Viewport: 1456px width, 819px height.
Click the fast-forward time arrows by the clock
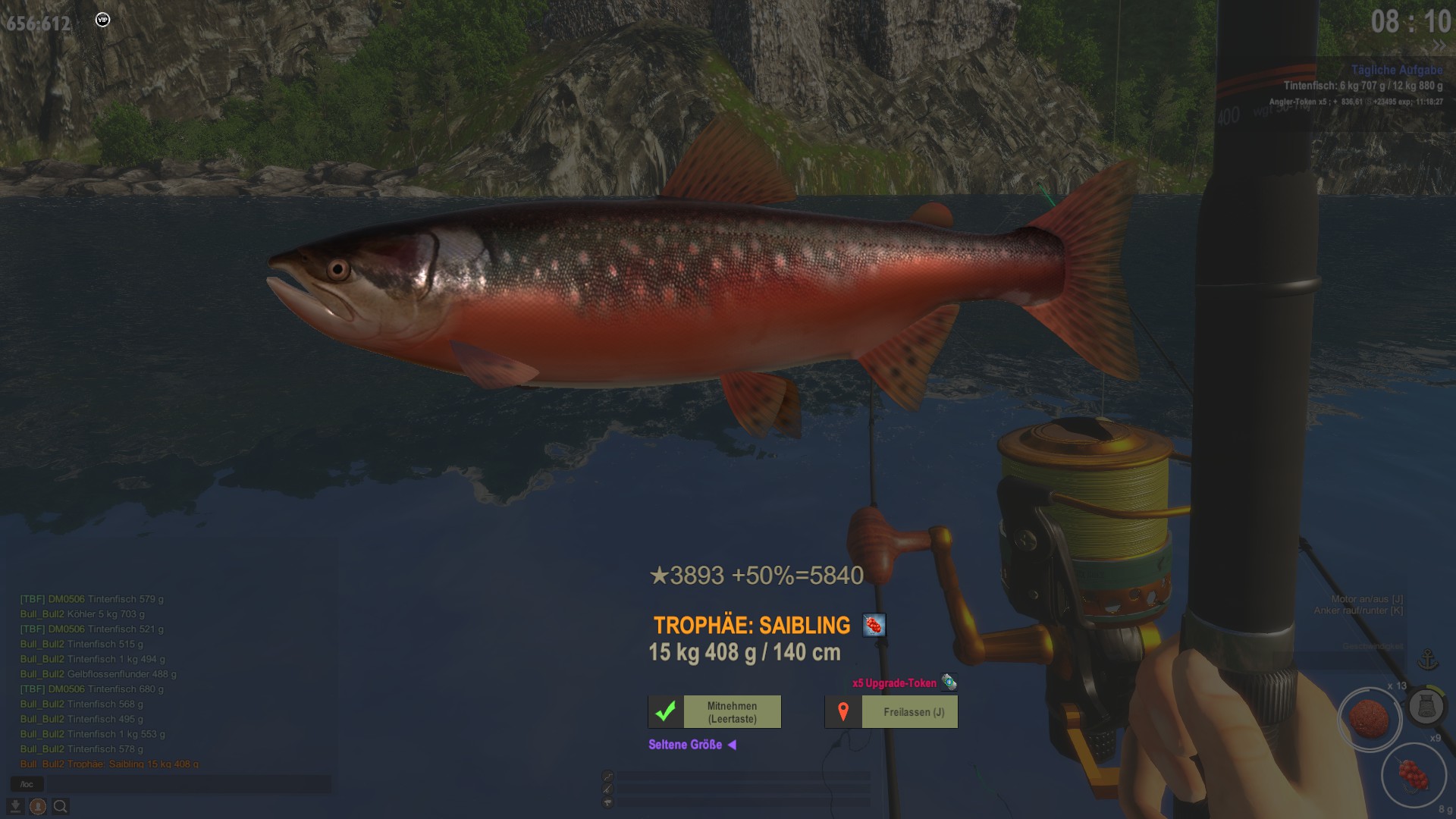point(1439,47)
